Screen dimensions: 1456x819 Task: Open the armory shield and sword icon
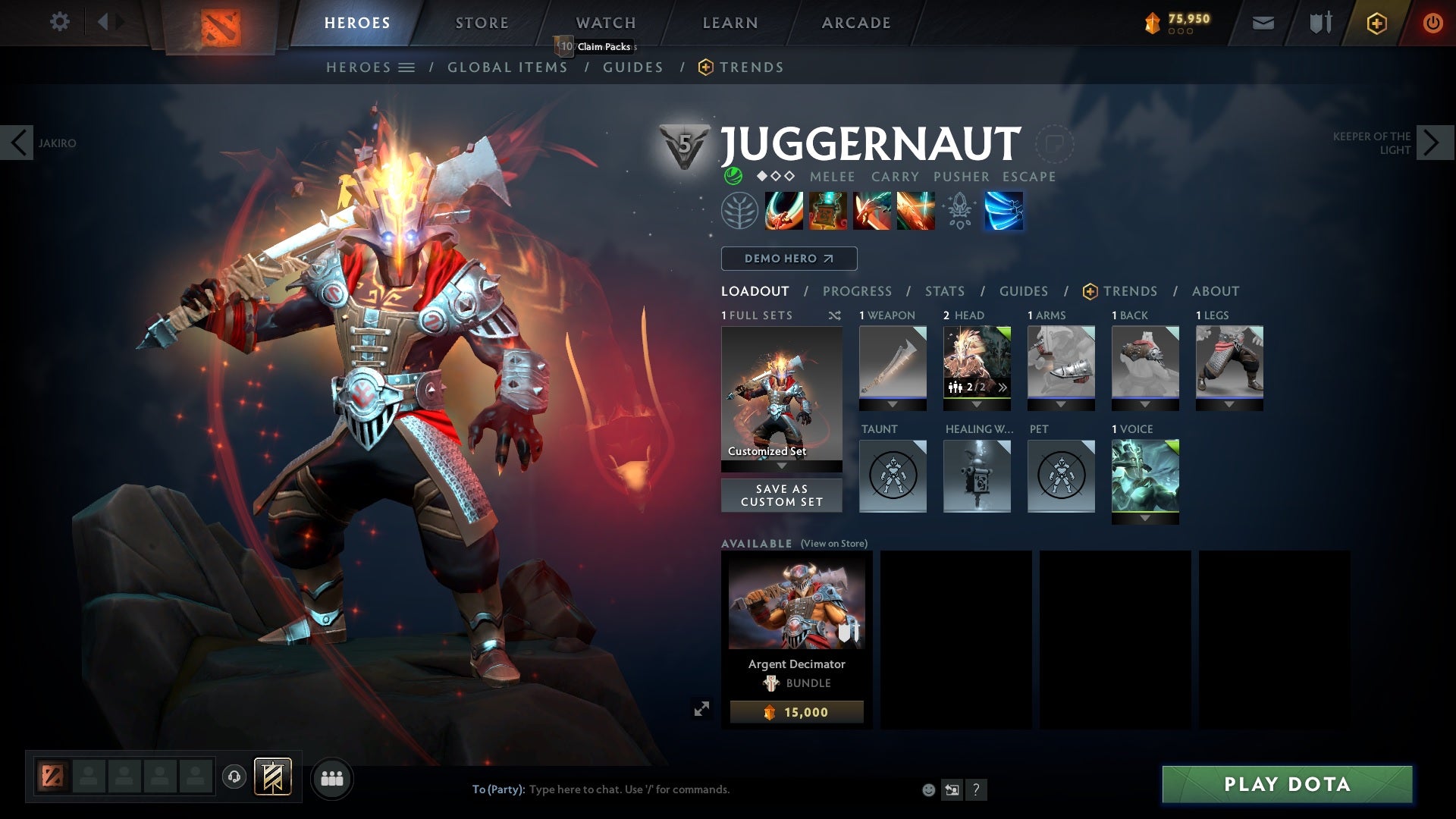point(1319,22)
